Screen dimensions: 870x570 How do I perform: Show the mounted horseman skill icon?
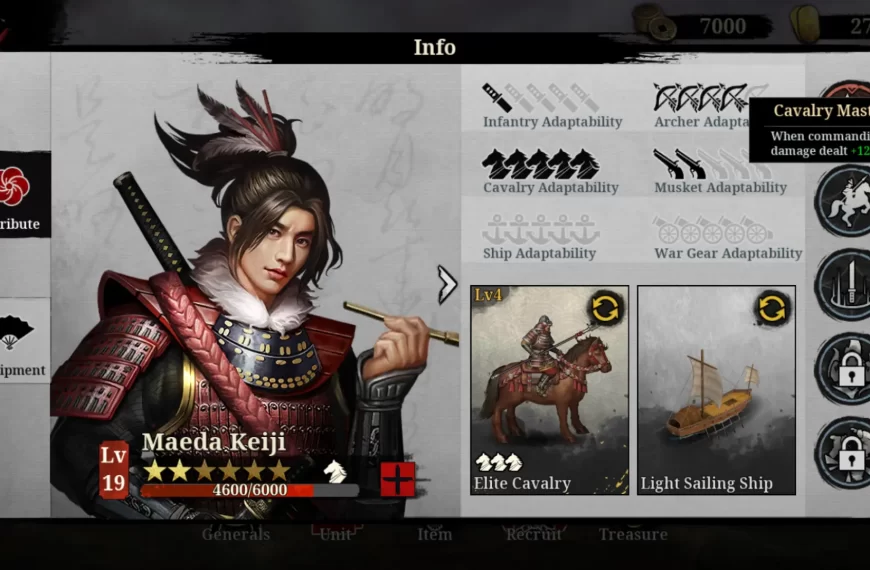coord(844,201)
